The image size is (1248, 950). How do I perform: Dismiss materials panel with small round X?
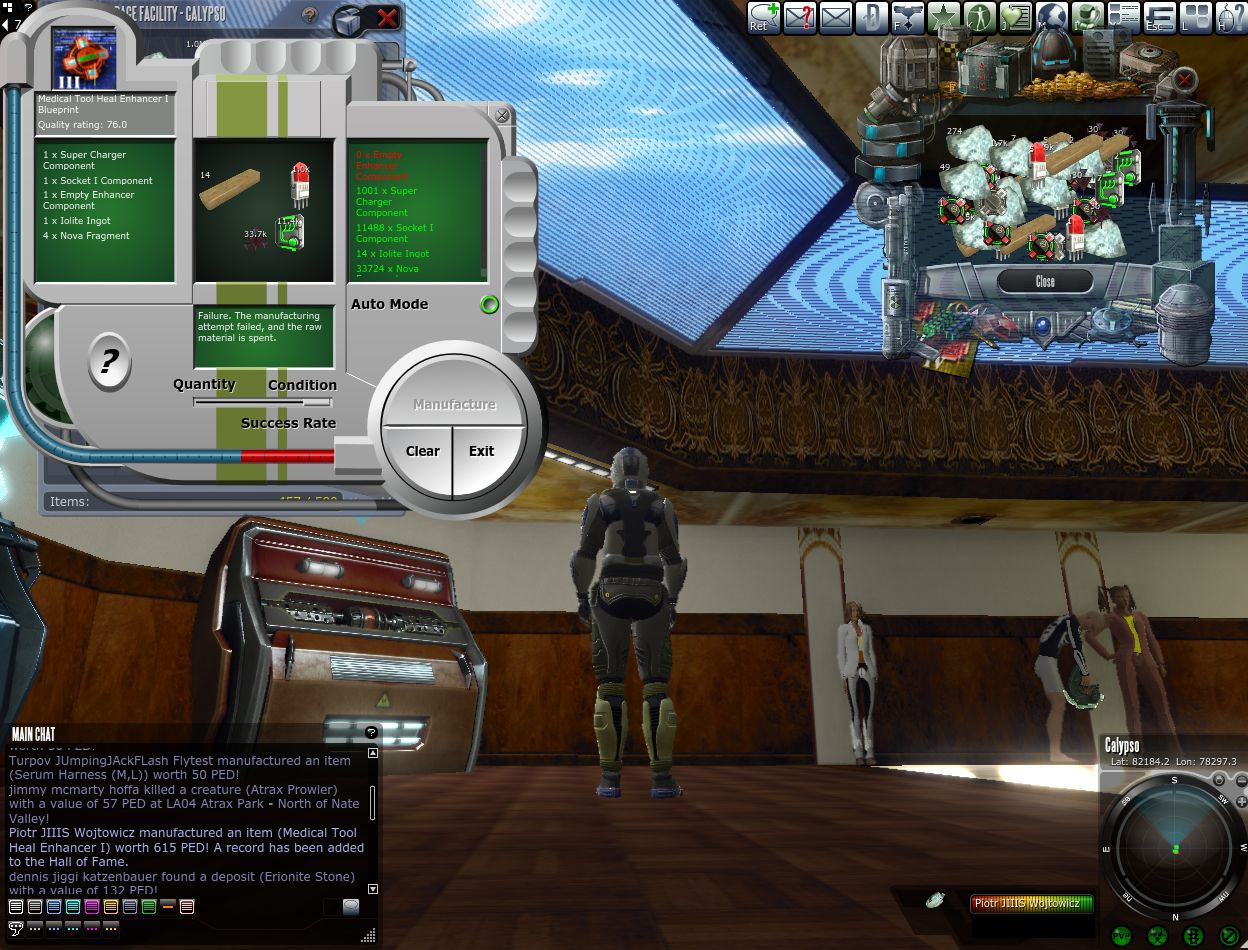(x=502, y=115)
